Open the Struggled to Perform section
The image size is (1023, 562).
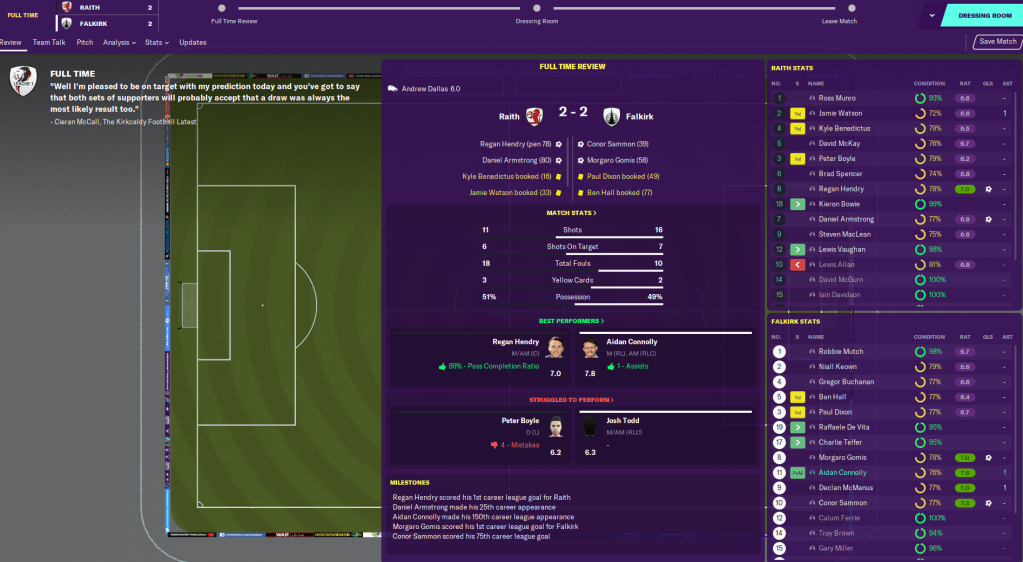coord(572,400)
